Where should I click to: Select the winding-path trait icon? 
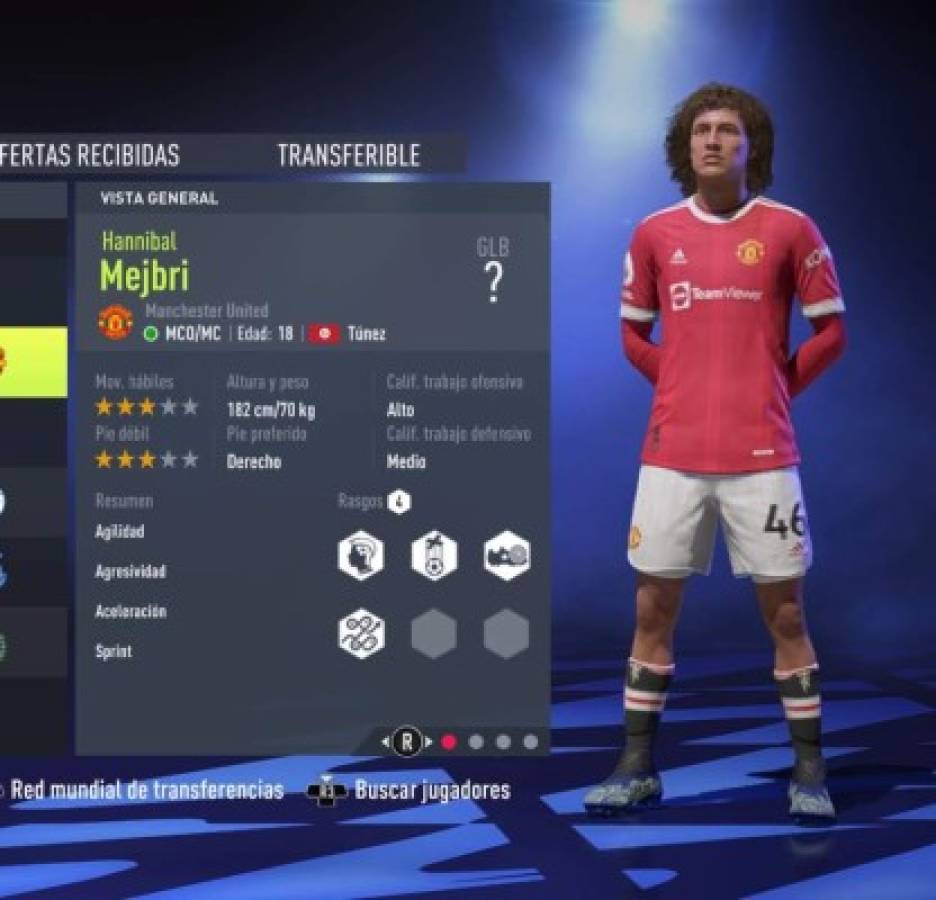pyautogui.click(x=360, y=634)
